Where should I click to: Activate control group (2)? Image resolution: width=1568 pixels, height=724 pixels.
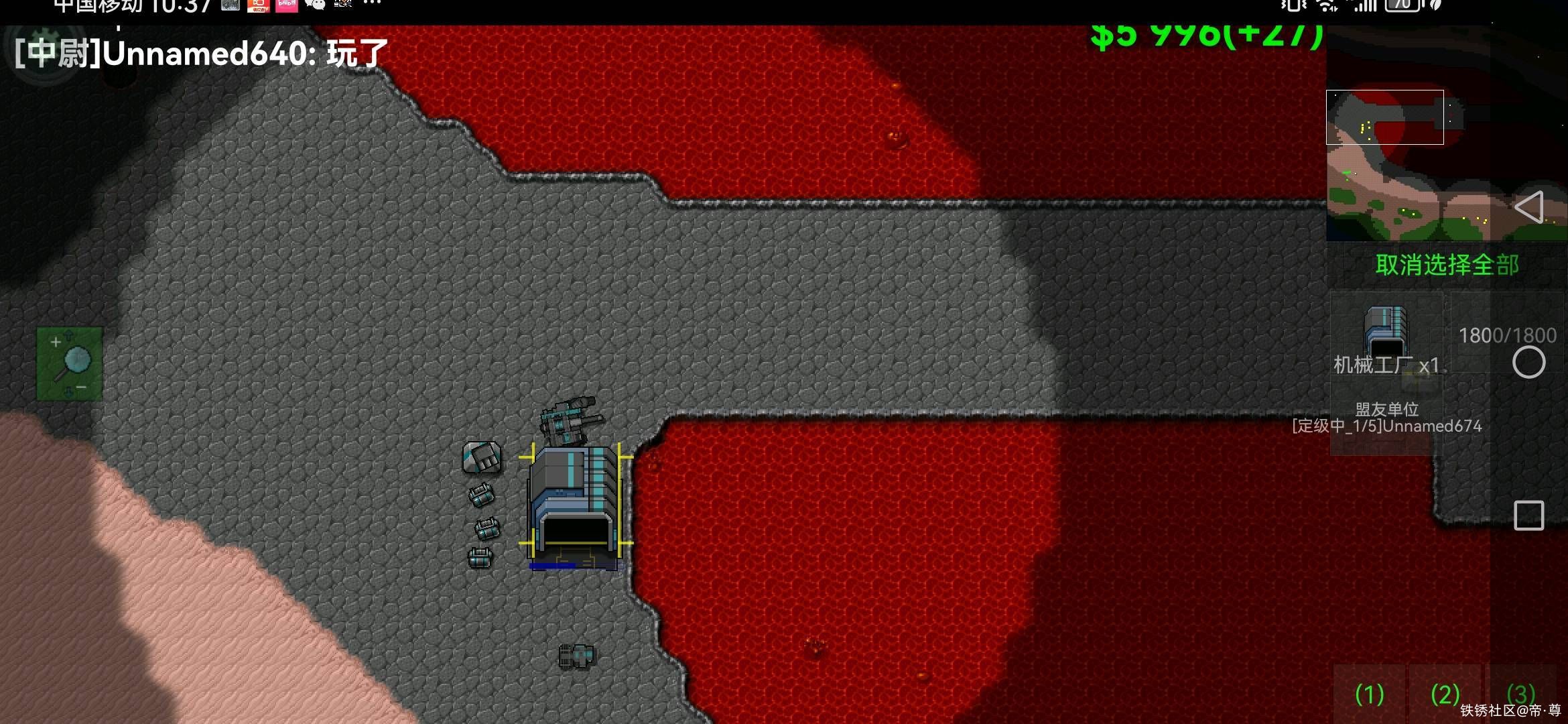pyautogui.click(x=1445, y=695)
